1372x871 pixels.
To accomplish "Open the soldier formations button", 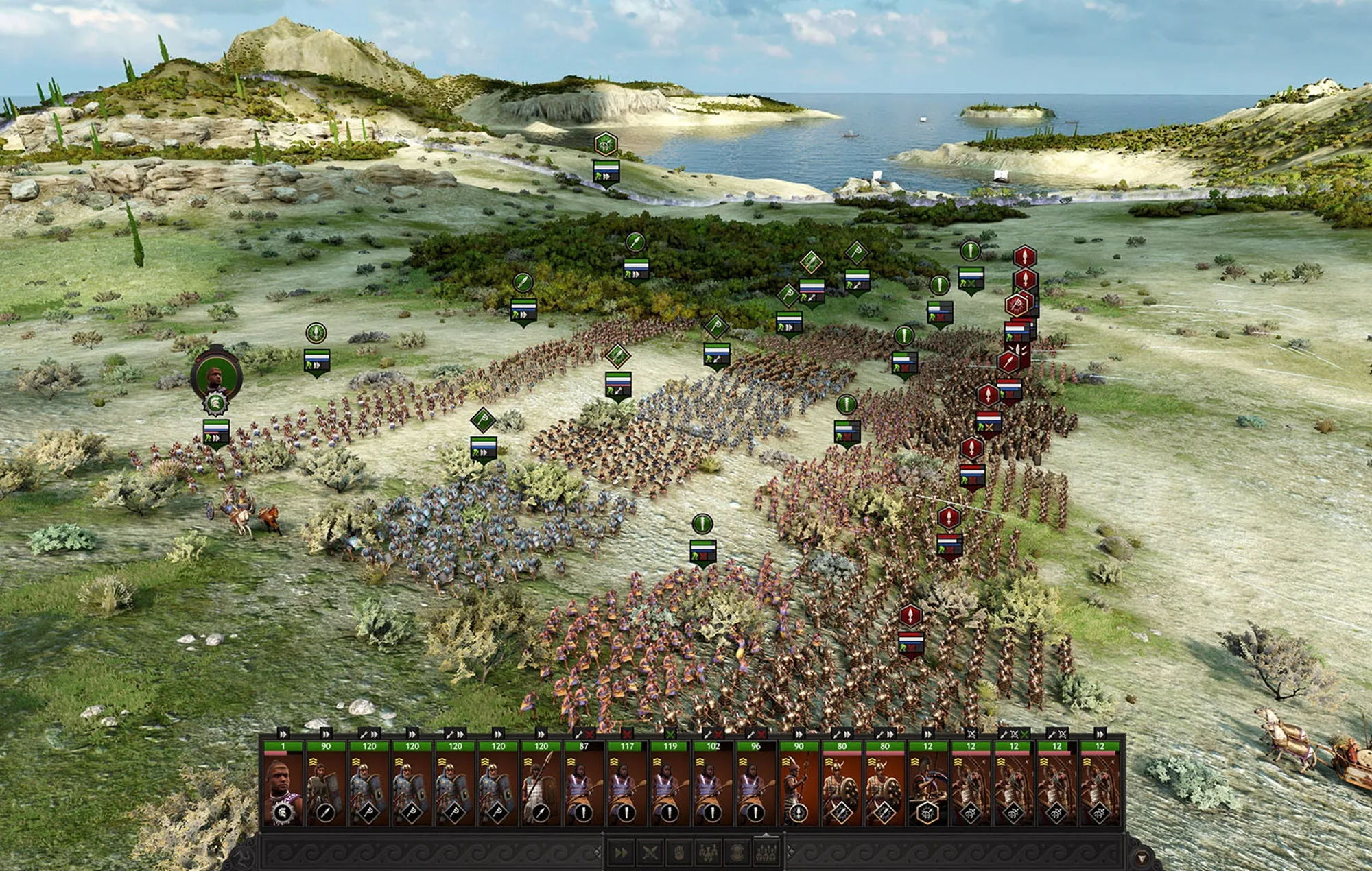I will point(766,852).
